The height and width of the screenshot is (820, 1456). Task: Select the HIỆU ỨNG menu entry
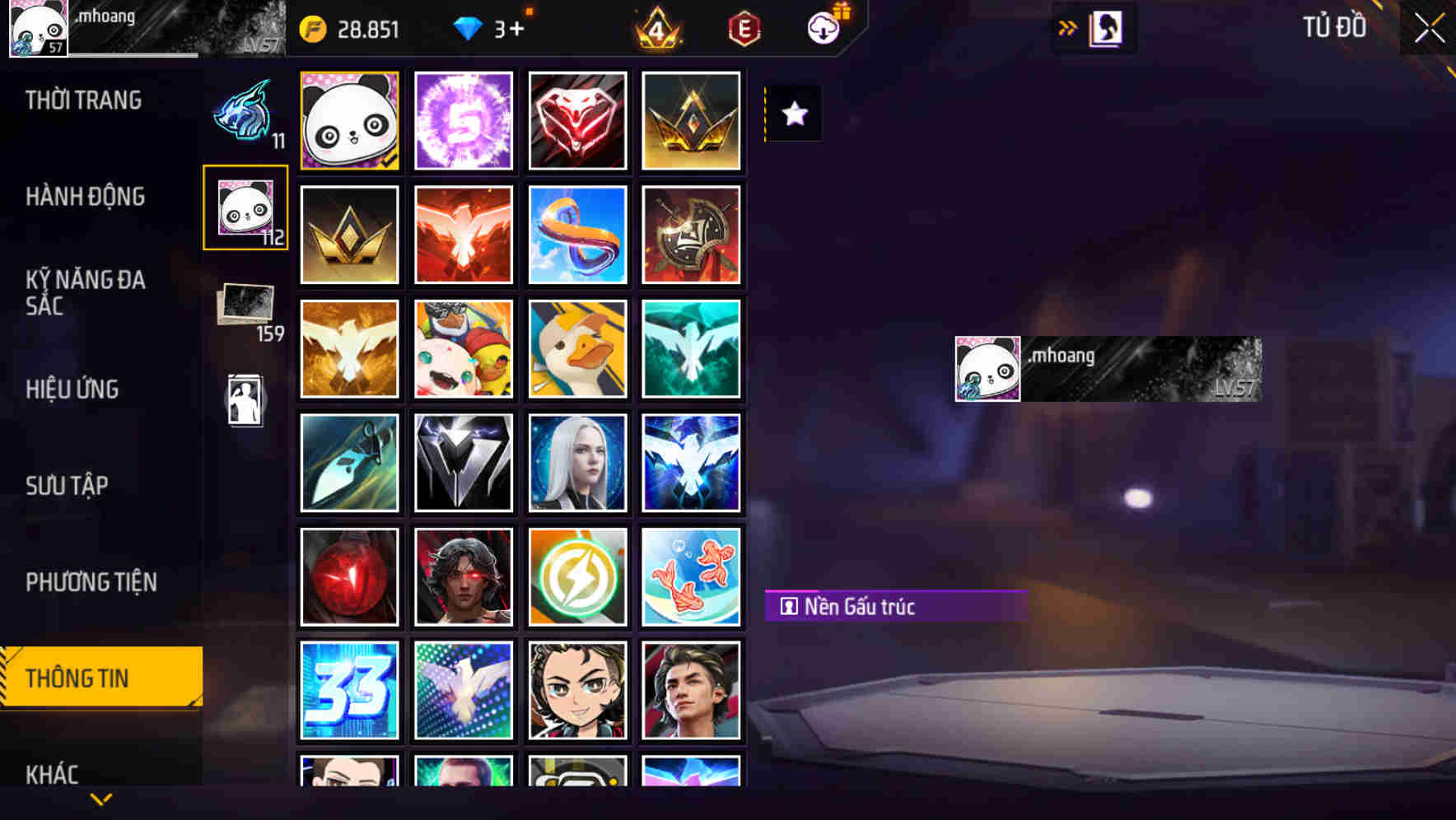(71, 389)
